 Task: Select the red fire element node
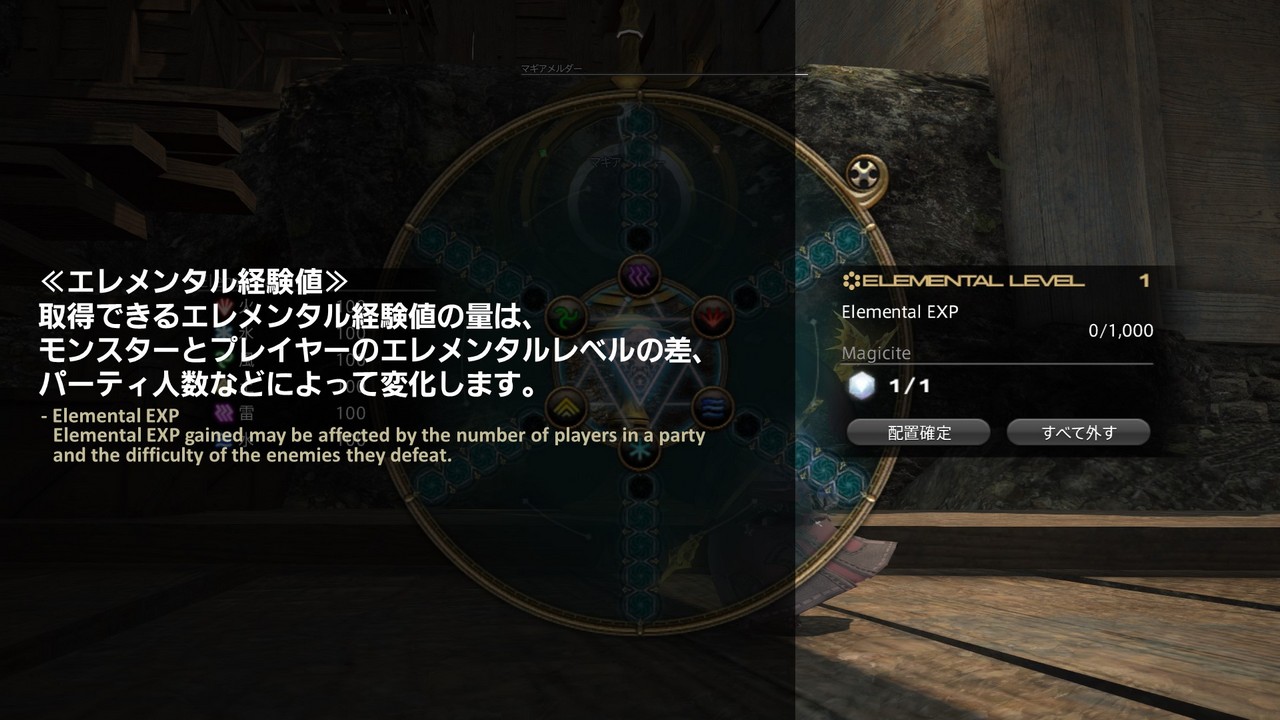(713, 317)
